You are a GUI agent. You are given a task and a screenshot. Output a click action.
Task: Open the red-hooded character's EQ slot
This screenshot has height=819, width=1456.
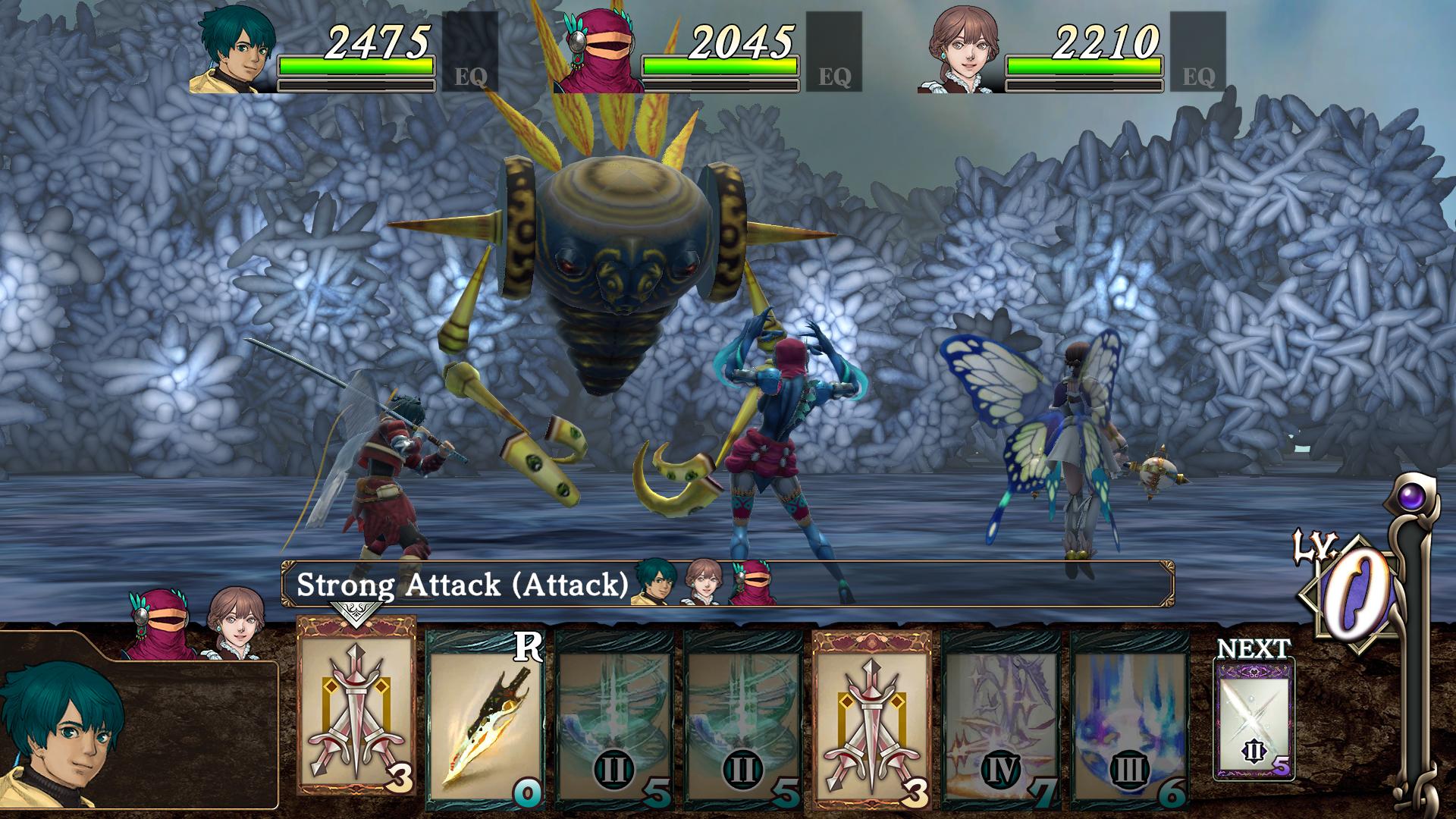click(834, 52)
